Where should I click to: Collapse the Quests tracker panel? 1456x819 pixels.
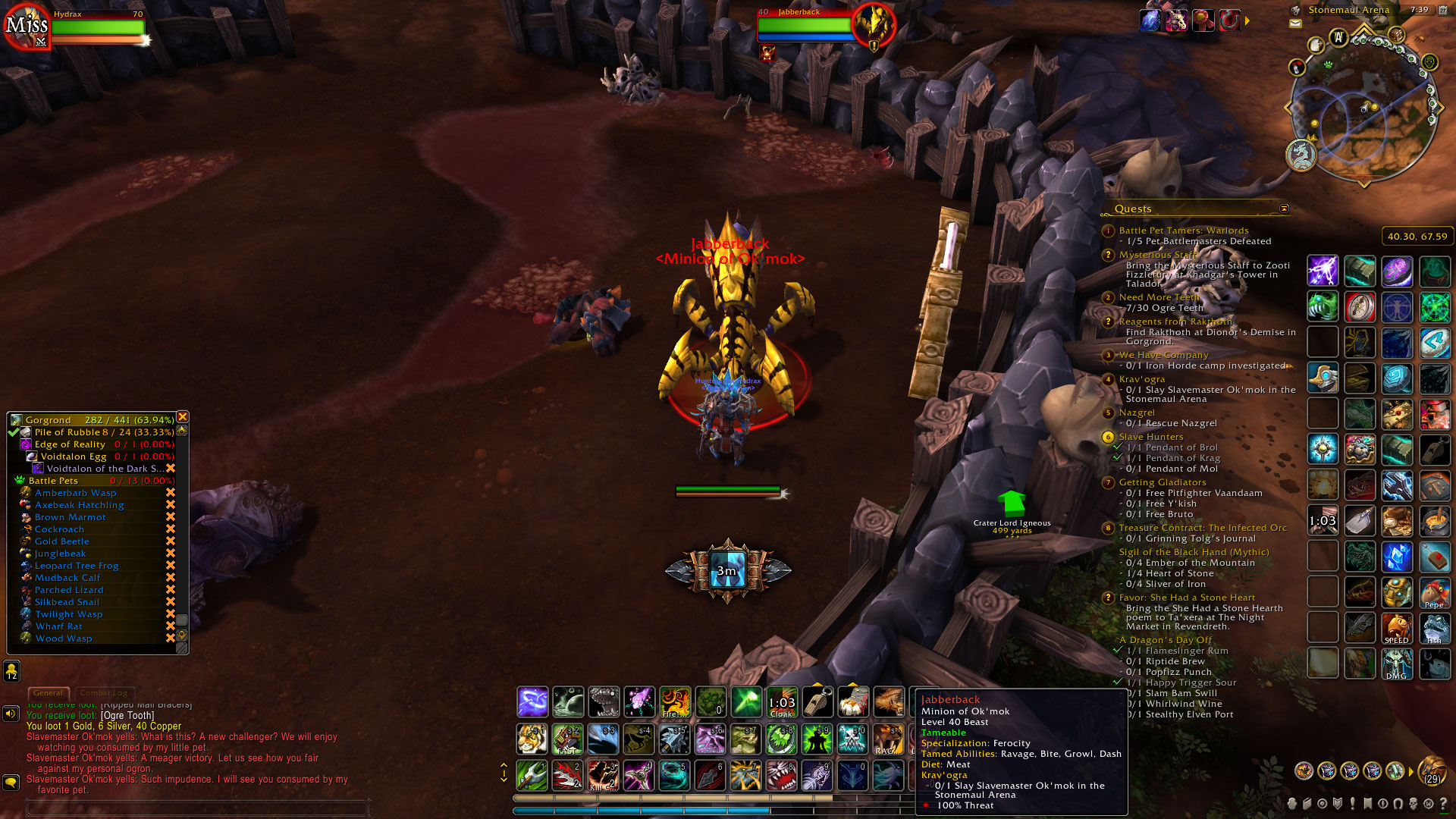1285,208
